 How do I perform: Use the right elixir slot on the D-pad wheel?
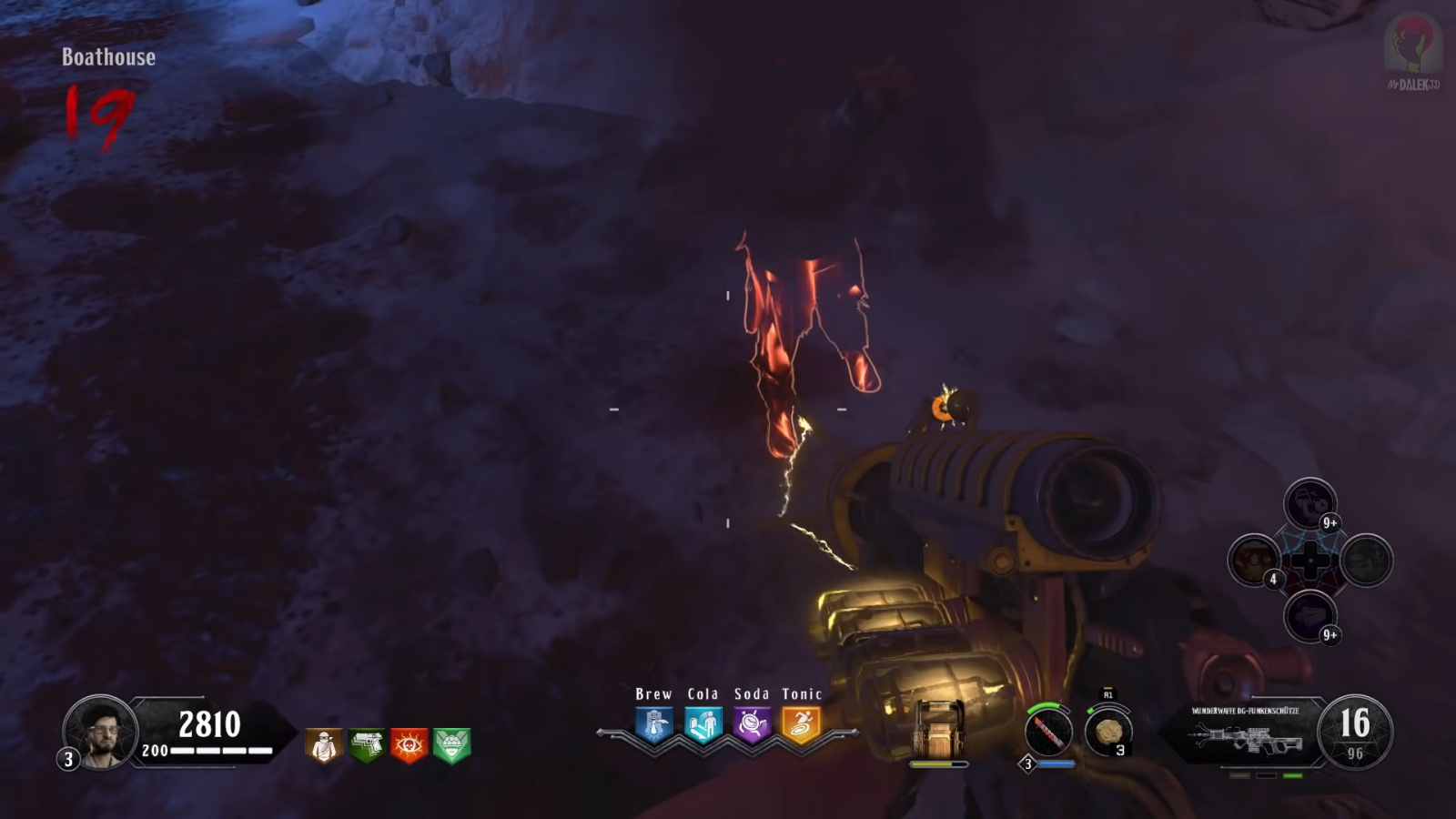pyautogui.click(x=1366, y=560)
